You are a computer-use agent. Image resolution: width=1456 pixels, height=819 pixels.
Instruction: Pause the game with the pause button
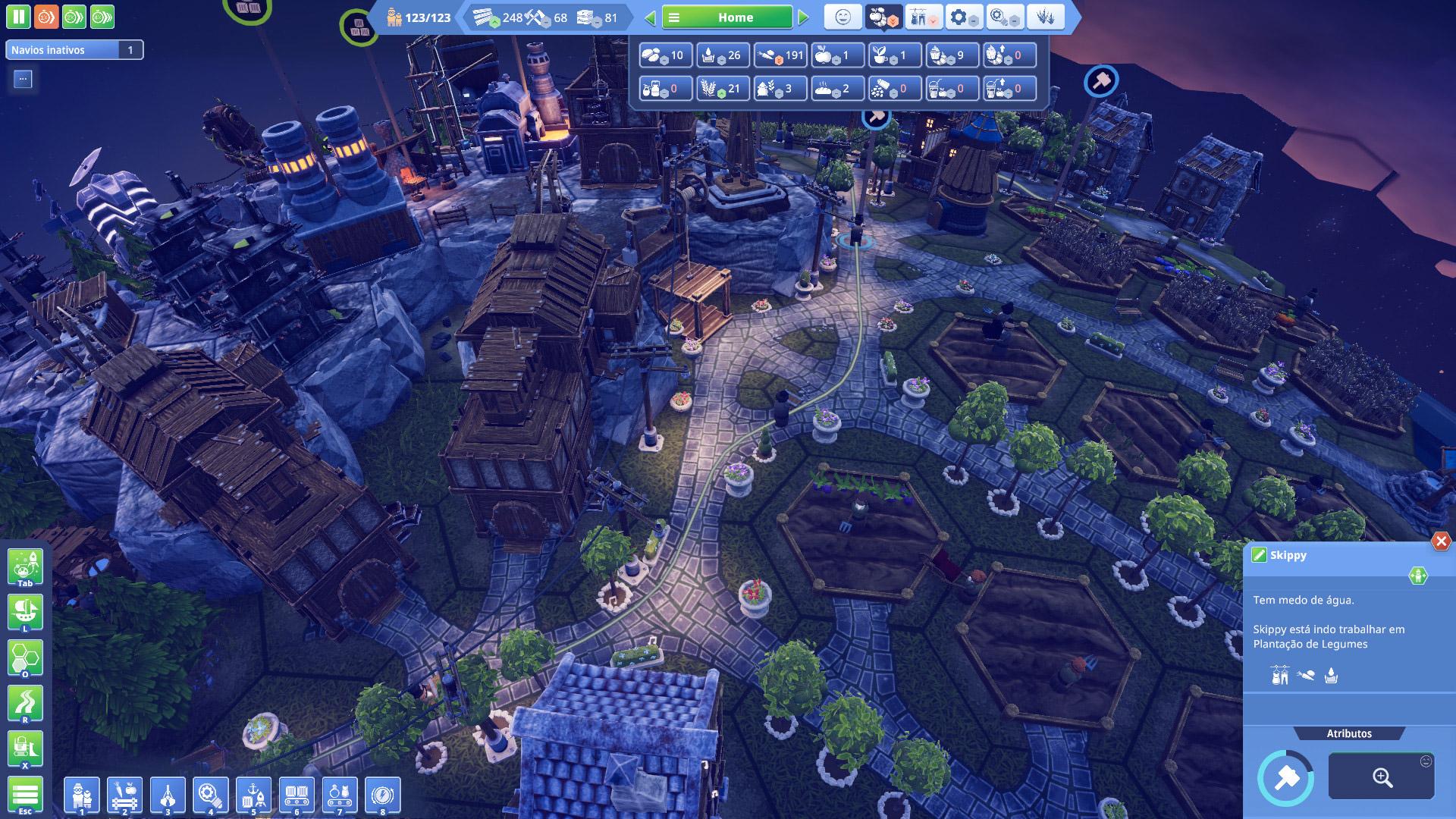18,17
